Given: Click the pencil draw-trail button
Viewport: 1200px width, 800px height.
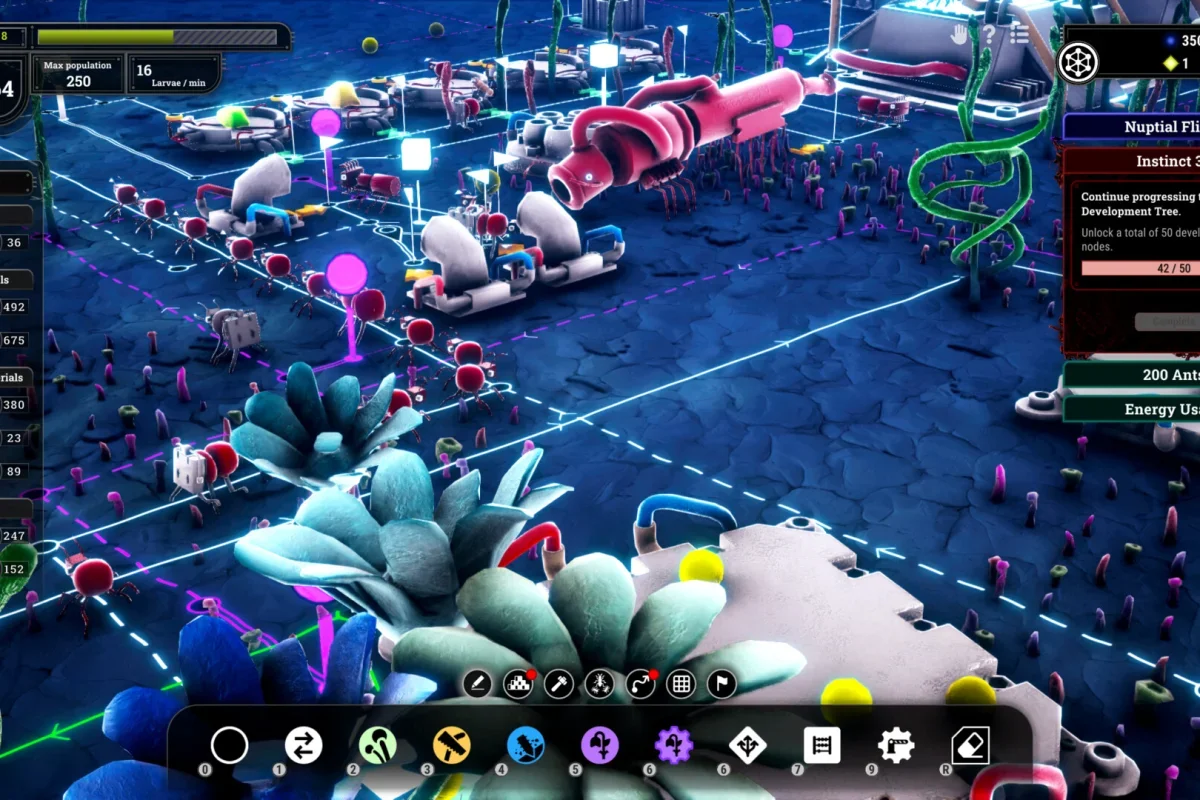Looking at the screenshot, I should tap(477, 684).
